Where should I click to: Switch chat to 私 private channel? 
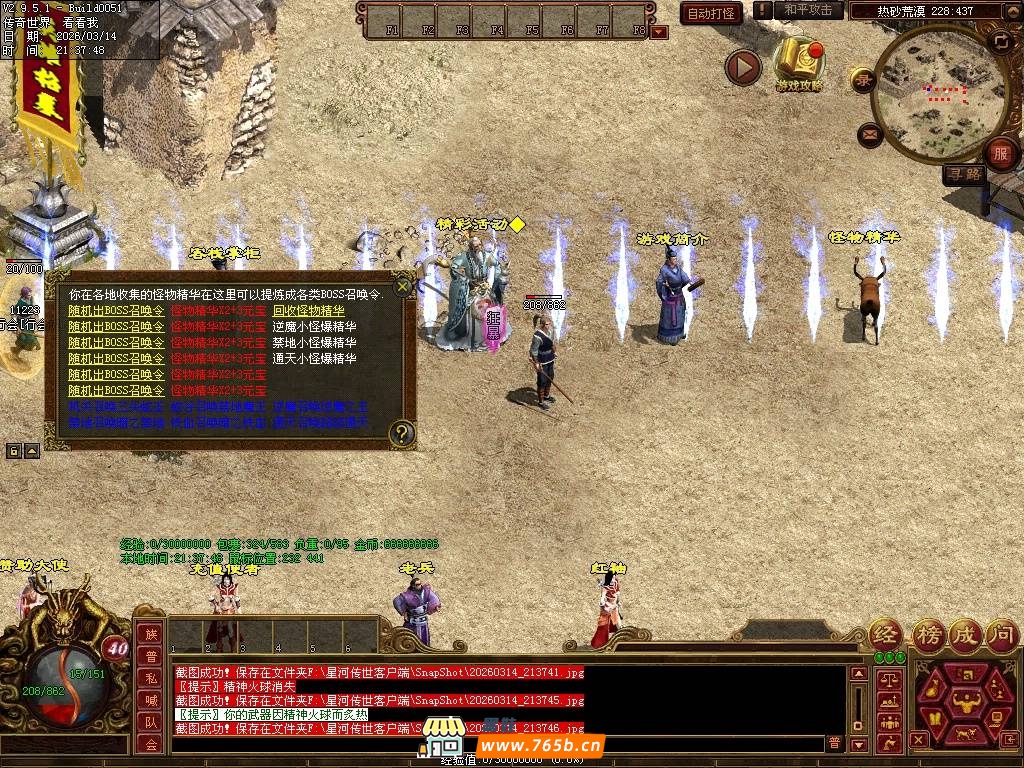[151, 678]
